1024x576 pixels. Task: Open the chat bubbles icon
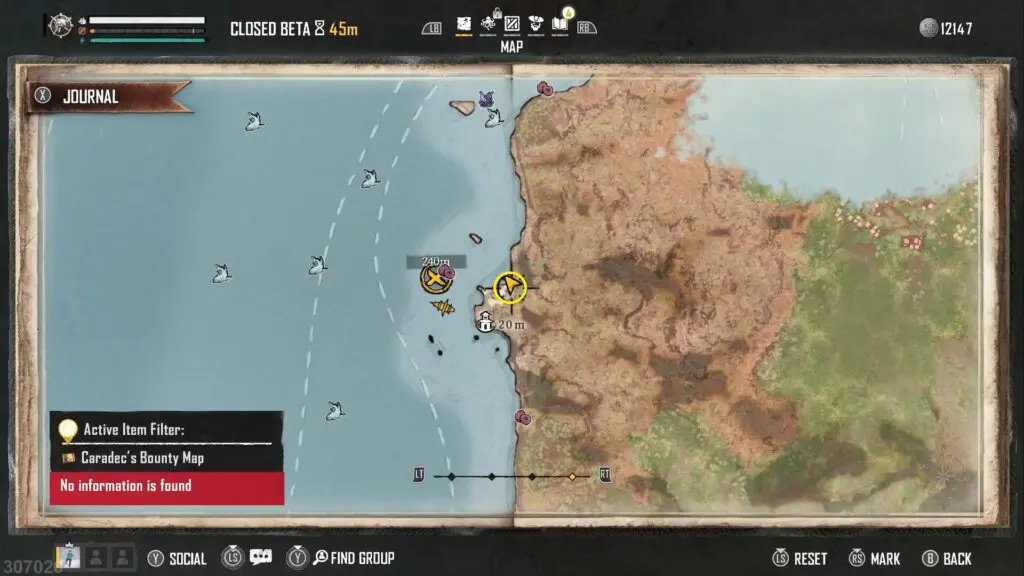pos(261,558)
